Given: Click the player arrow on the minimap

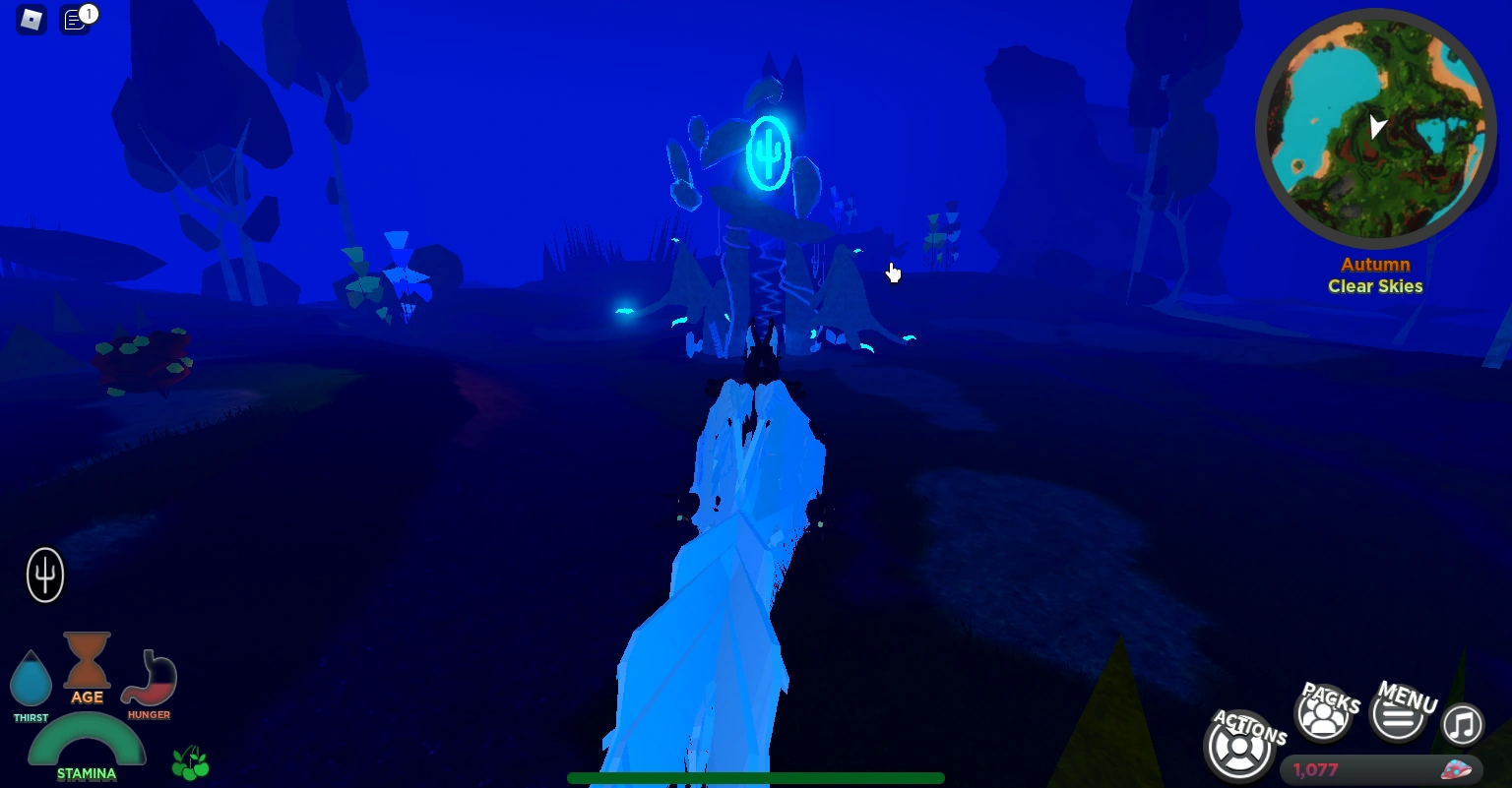Looking at the screenshot, I should (x=1376, y=128).
